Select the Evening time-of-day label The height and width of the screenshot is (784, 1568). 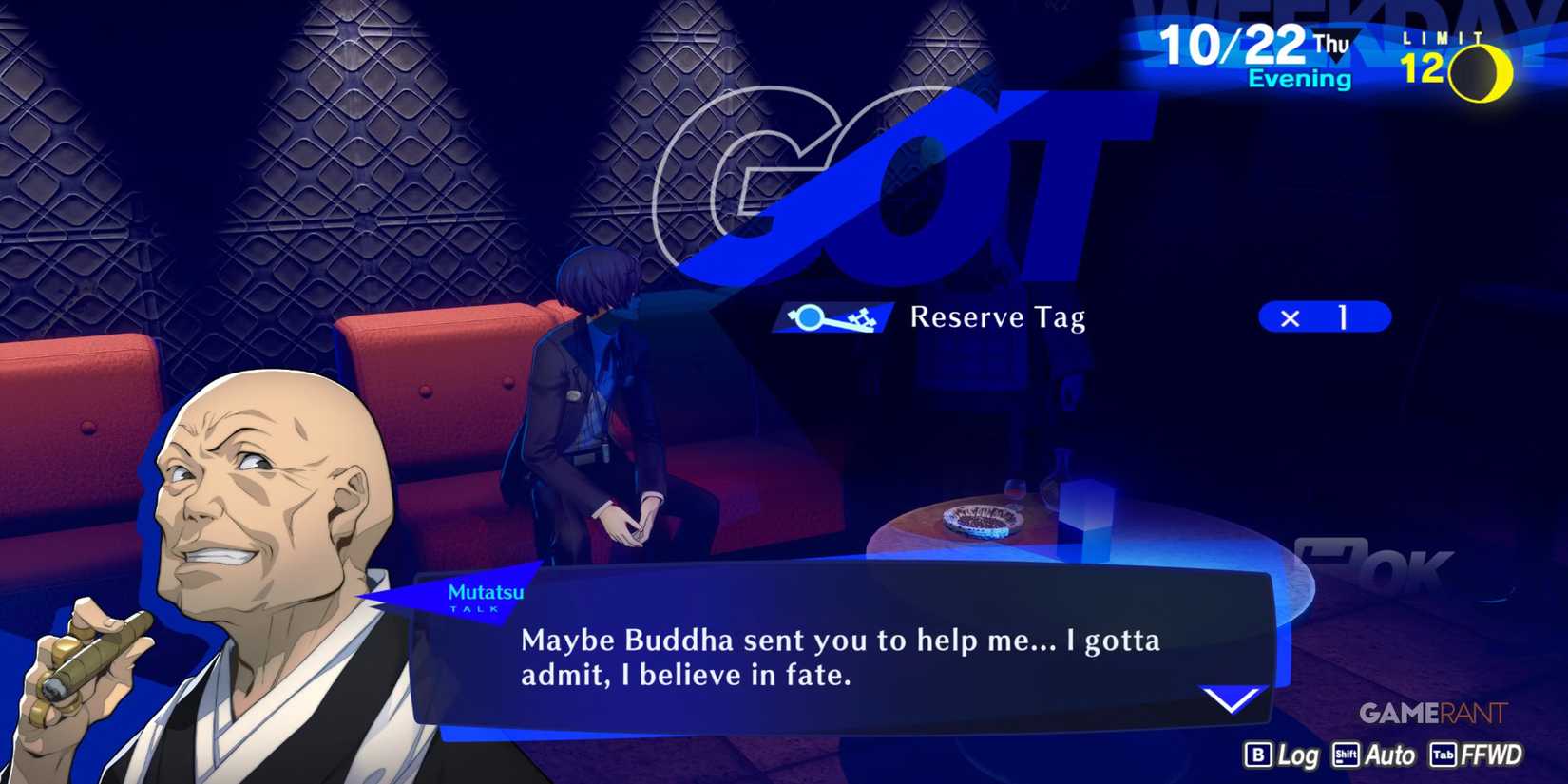[x=1302, y=79]
